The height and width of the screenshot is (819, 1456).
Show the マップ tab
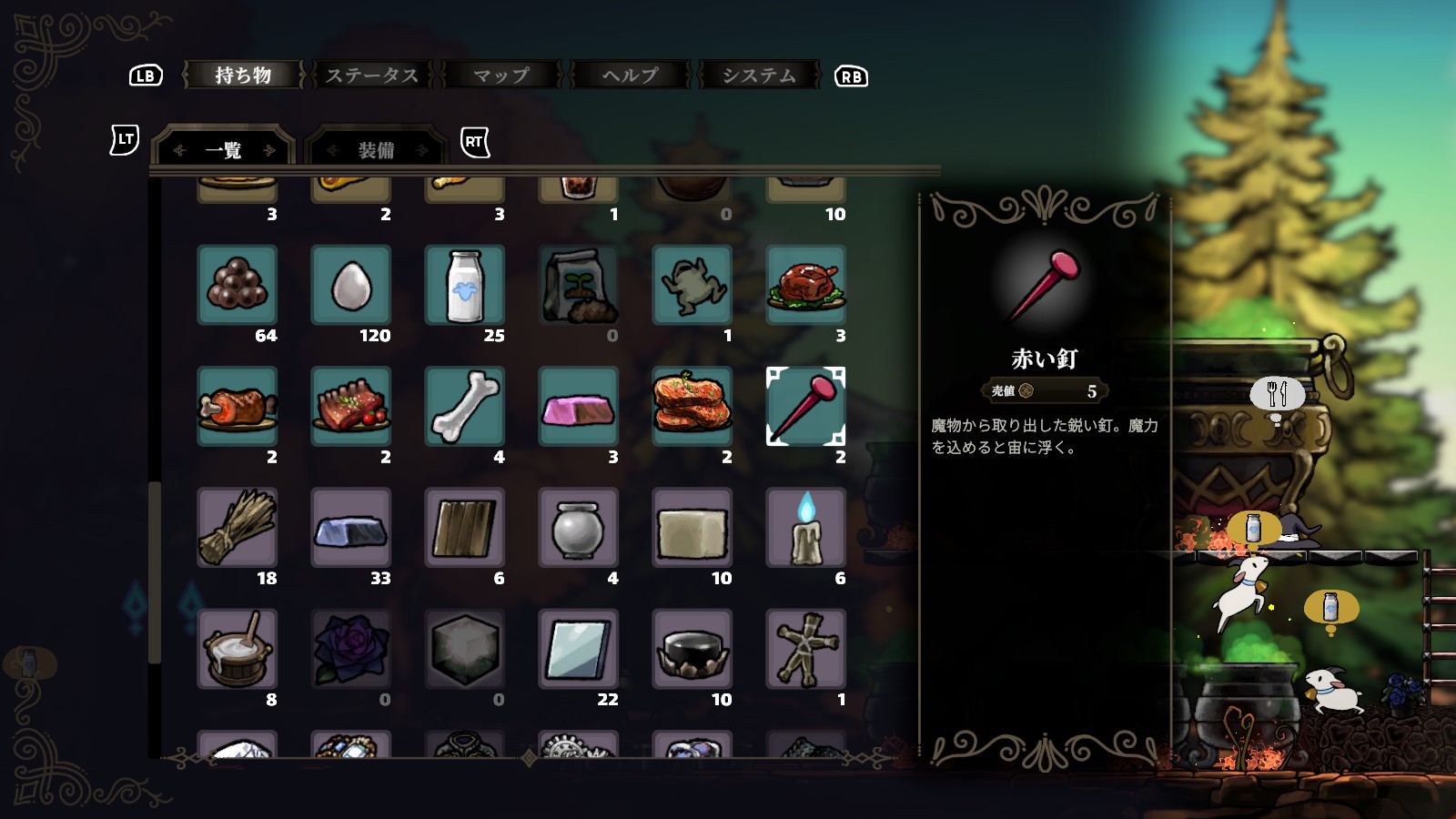pos(501,76)
